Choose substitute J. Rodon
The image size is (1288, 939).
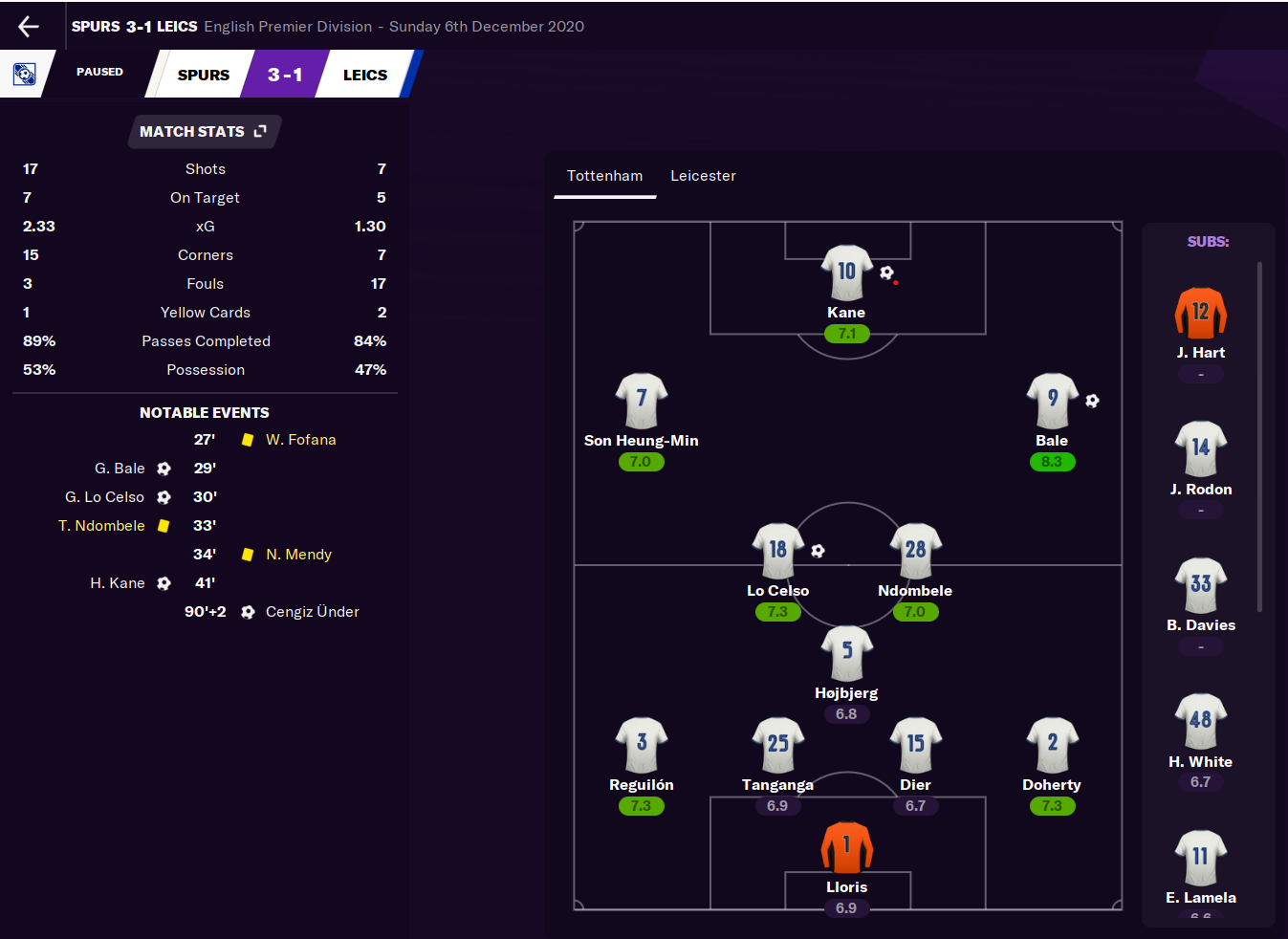1200,449
